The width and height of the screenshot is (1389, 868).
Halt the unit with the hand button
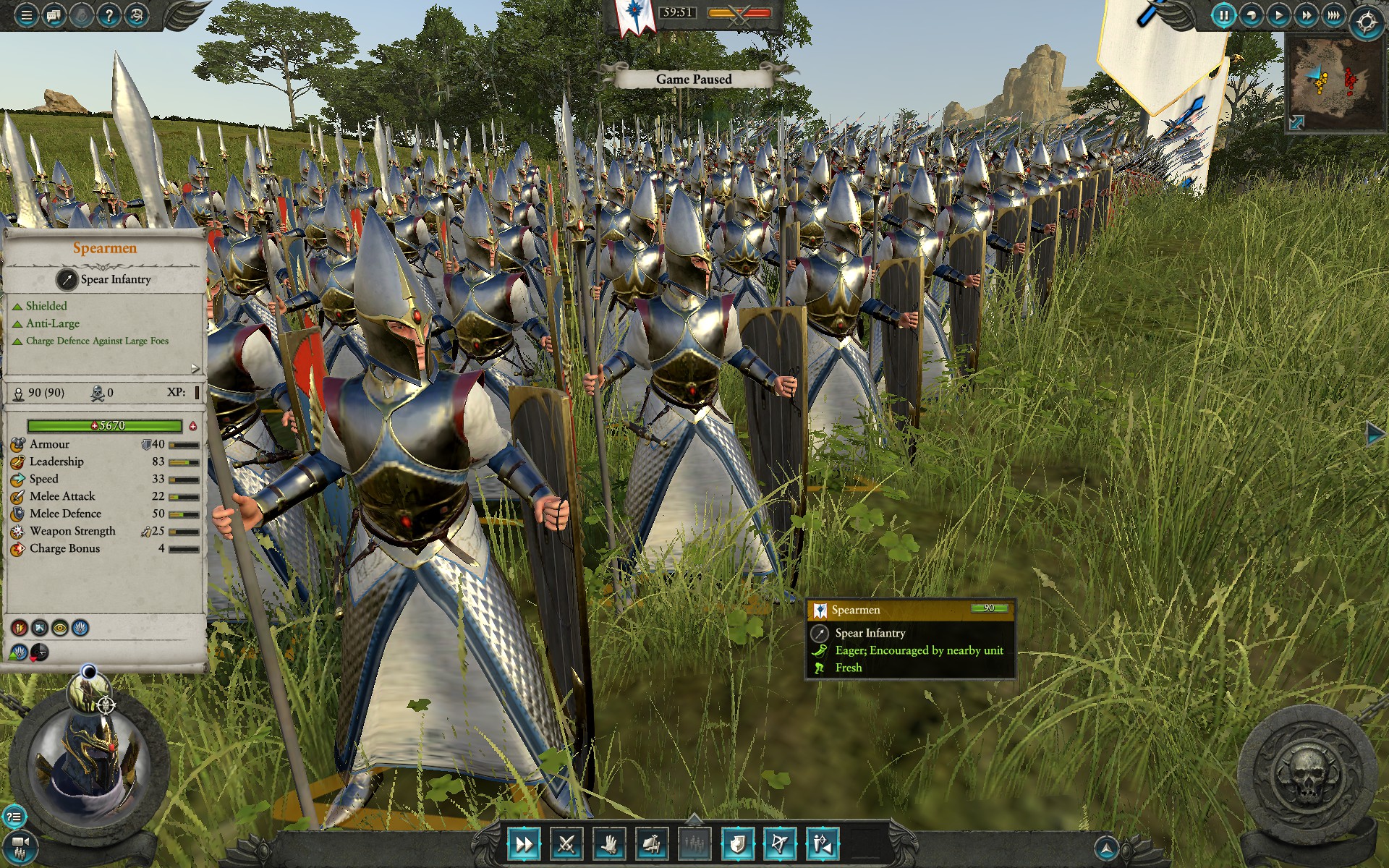(x=609, y=843)
